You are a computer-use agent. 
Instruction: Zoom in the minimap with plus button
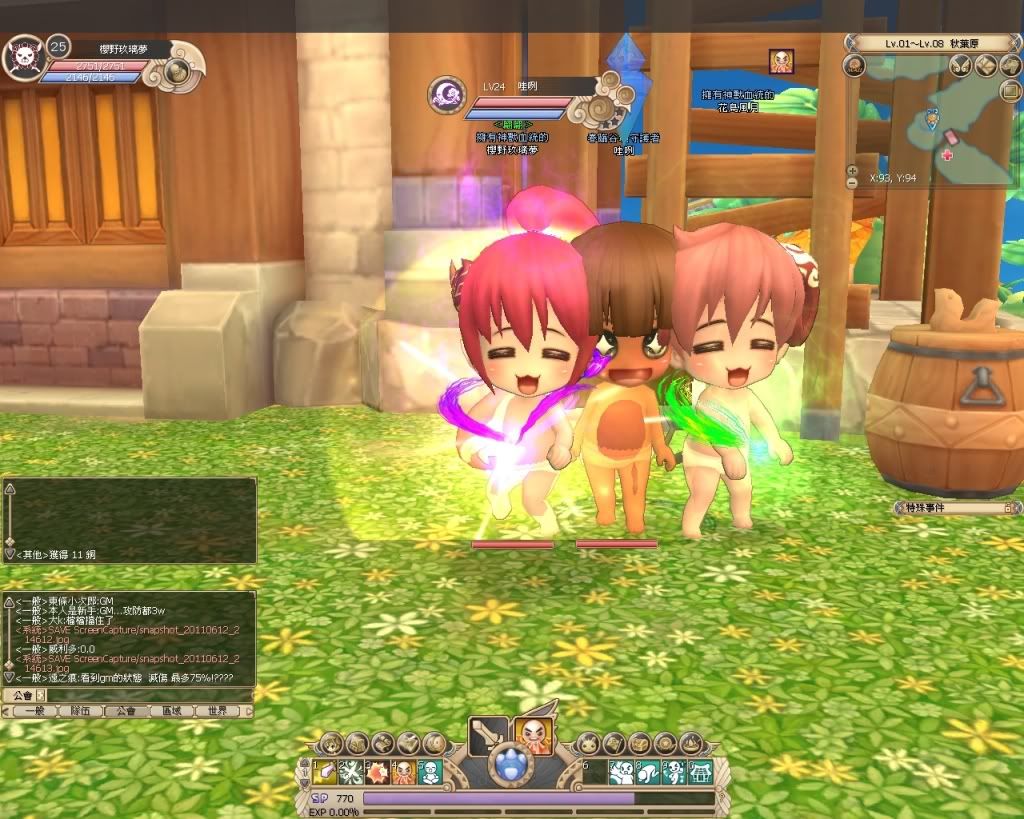(852, 170)
